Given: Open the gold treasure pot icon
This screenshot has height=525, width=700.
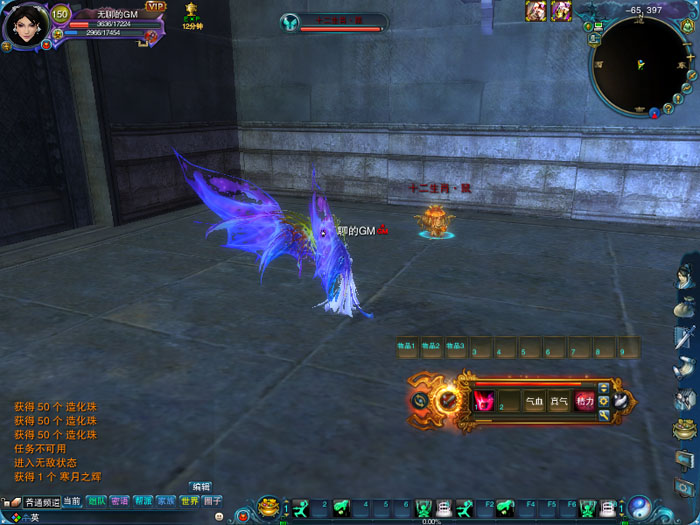Looking at the screenshot, I should [x=268, y=508].
